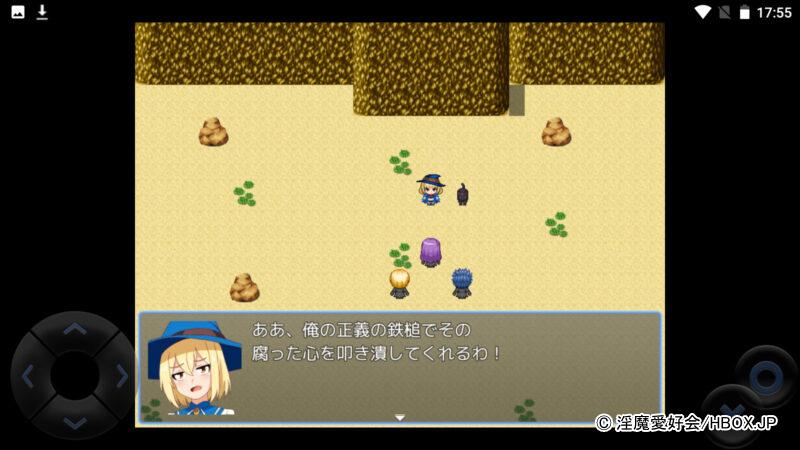The width and height of the screenshot is (800, 450).
Task: Tap the down arrow on the virtual D-pad
Action: pyautogui.click(x=74, y=422)
